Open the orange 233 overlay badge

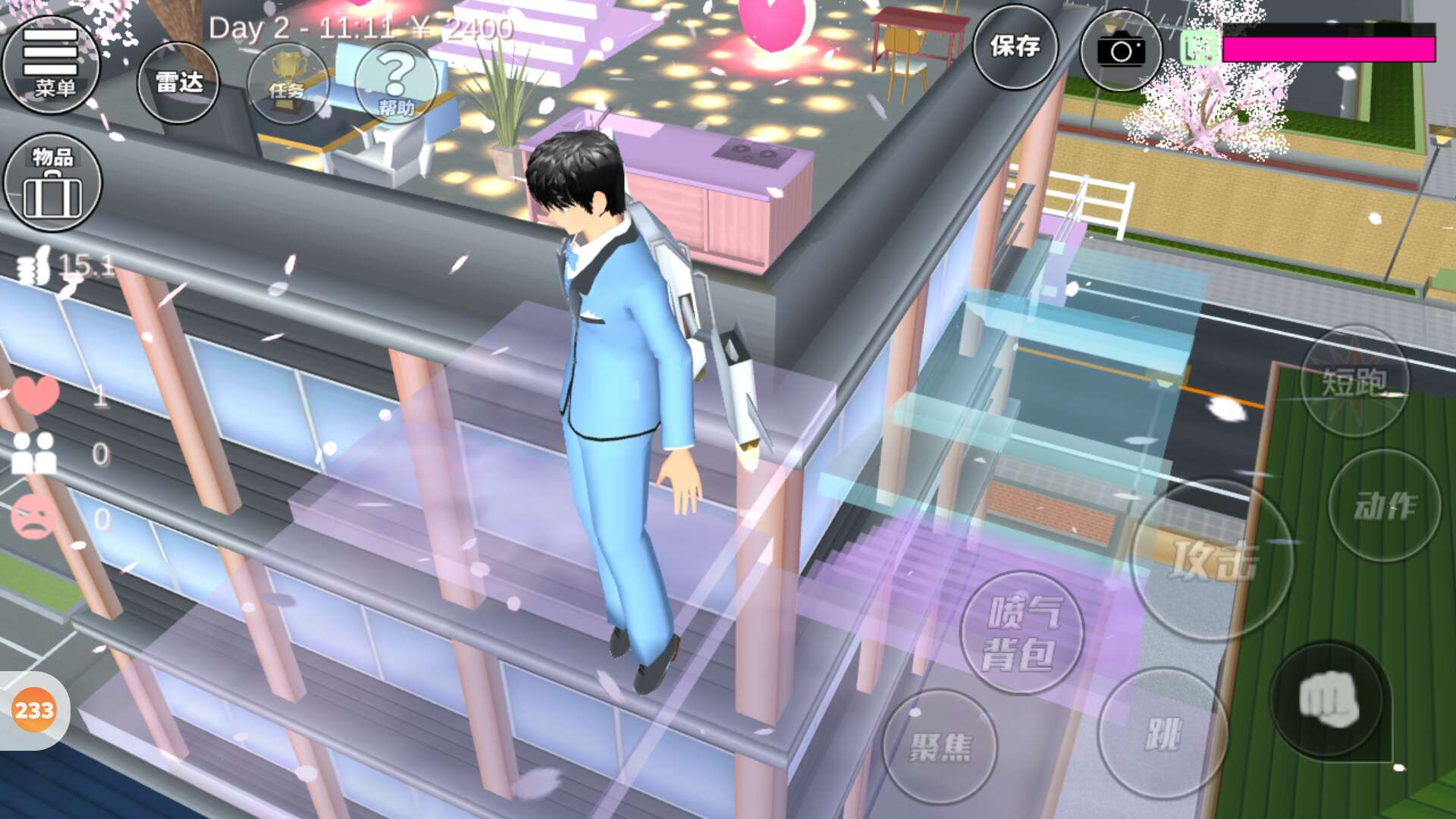point(34,711)
